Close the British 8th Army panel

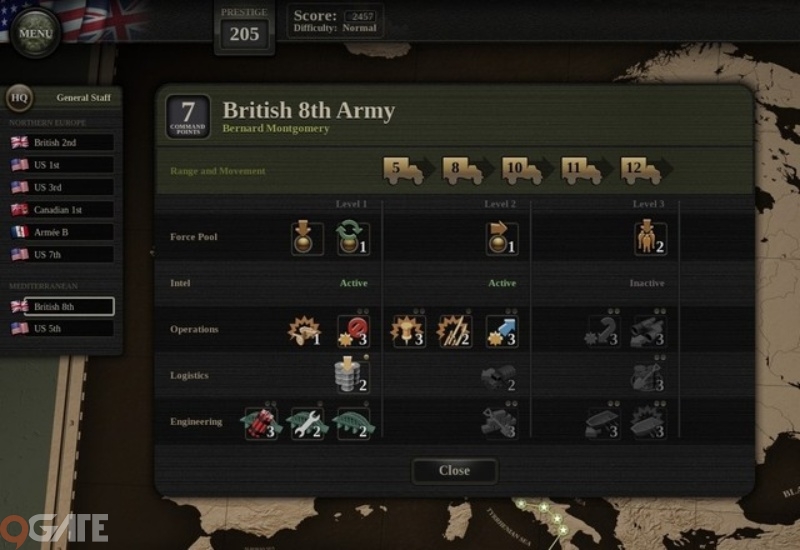click(x=454, y=470)
